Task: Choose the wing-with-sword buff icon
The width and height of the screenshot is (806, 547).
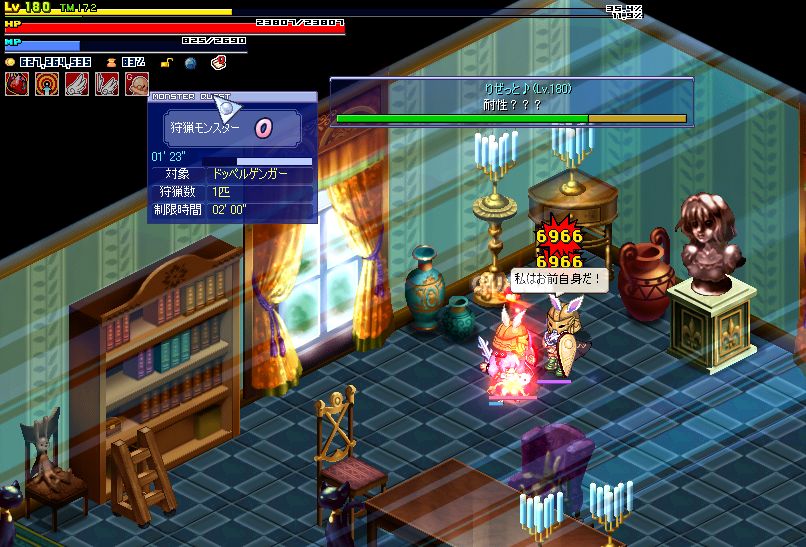Action: [106, 84]
